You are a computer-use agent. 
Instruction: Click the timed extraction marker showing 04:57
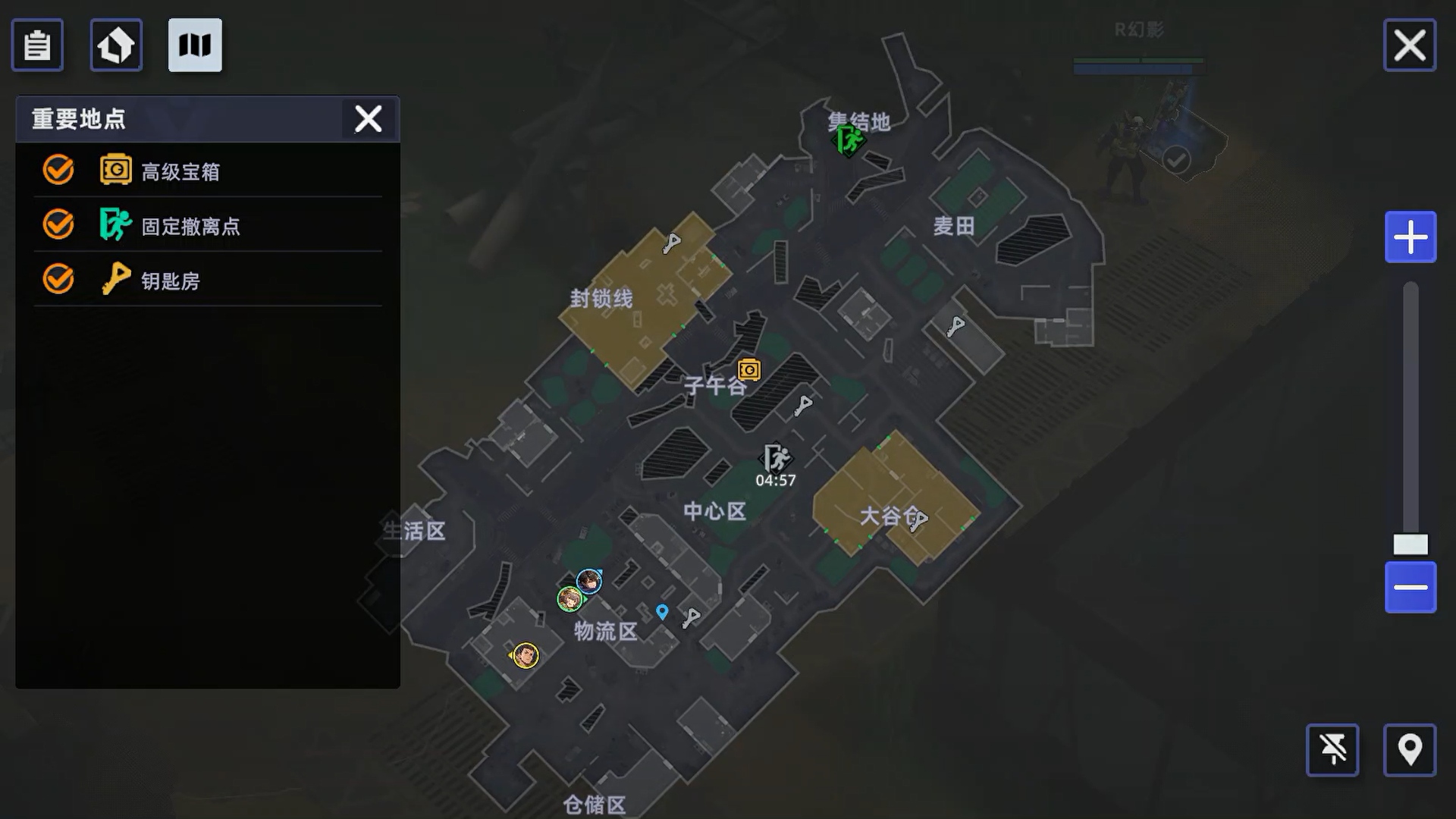(x=776, y=459)
